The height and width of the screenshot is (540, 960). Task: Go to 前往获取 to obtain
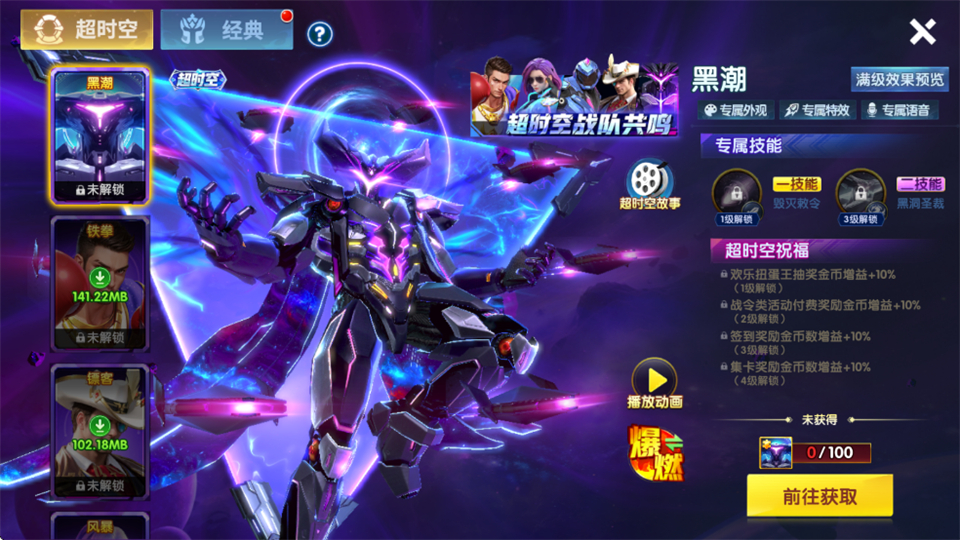click(819, 496)
